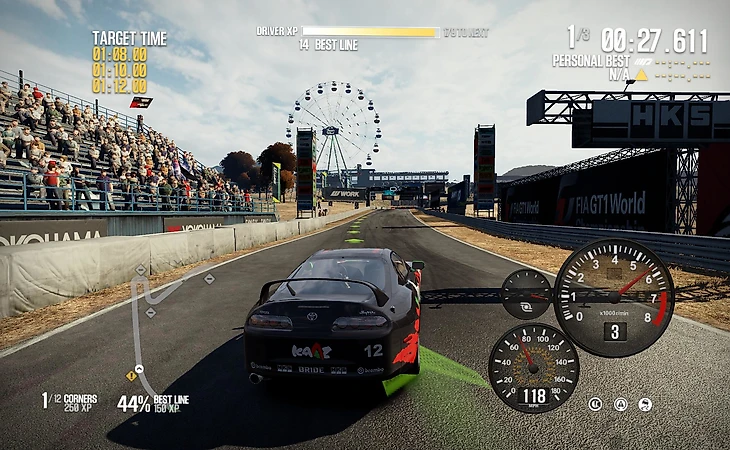
Task: Open the Corners objective tracker
Action: pyautogui.click(x=69, y=401)
